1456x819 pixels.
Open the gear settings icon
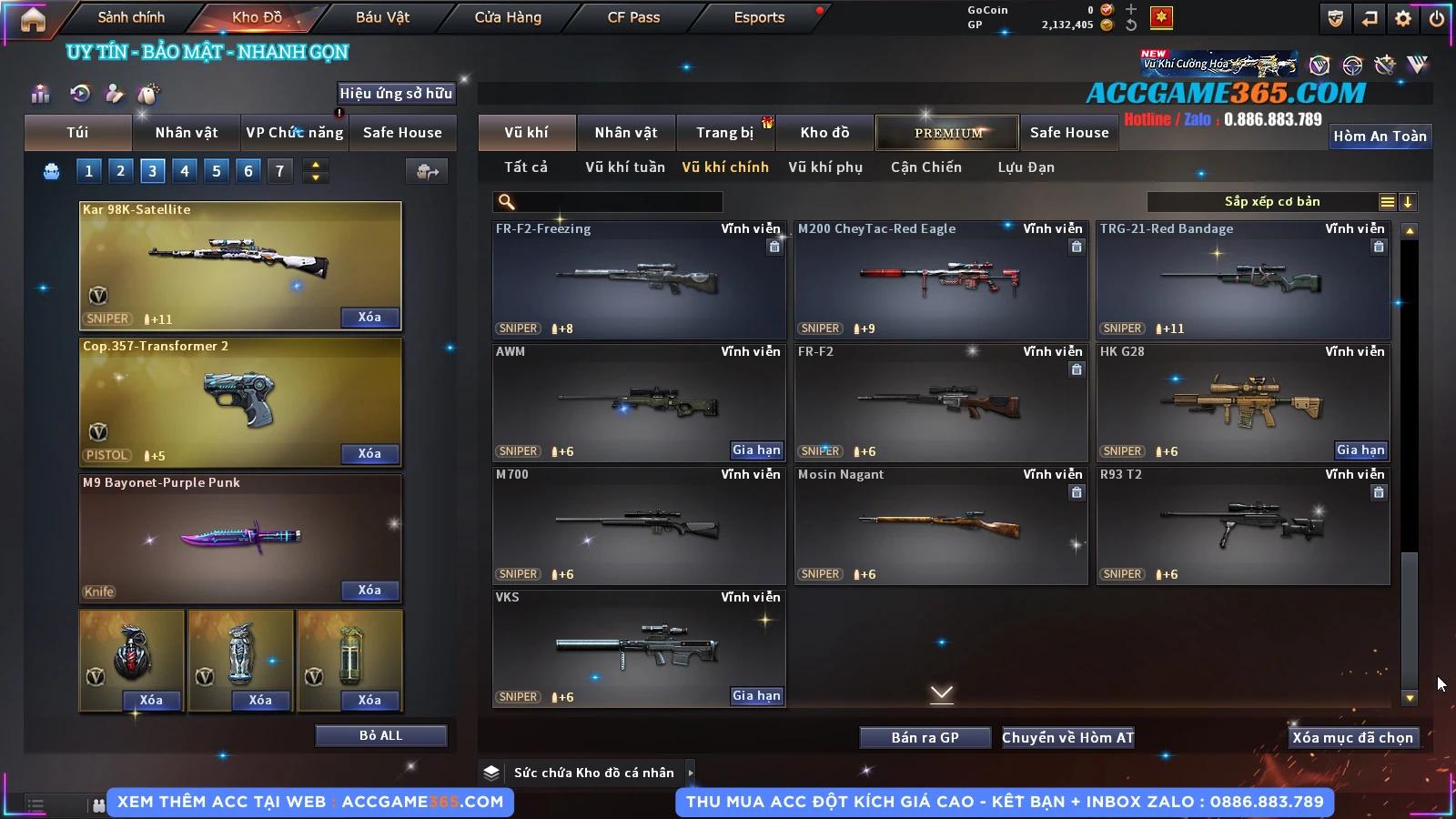click(1403, 18)
